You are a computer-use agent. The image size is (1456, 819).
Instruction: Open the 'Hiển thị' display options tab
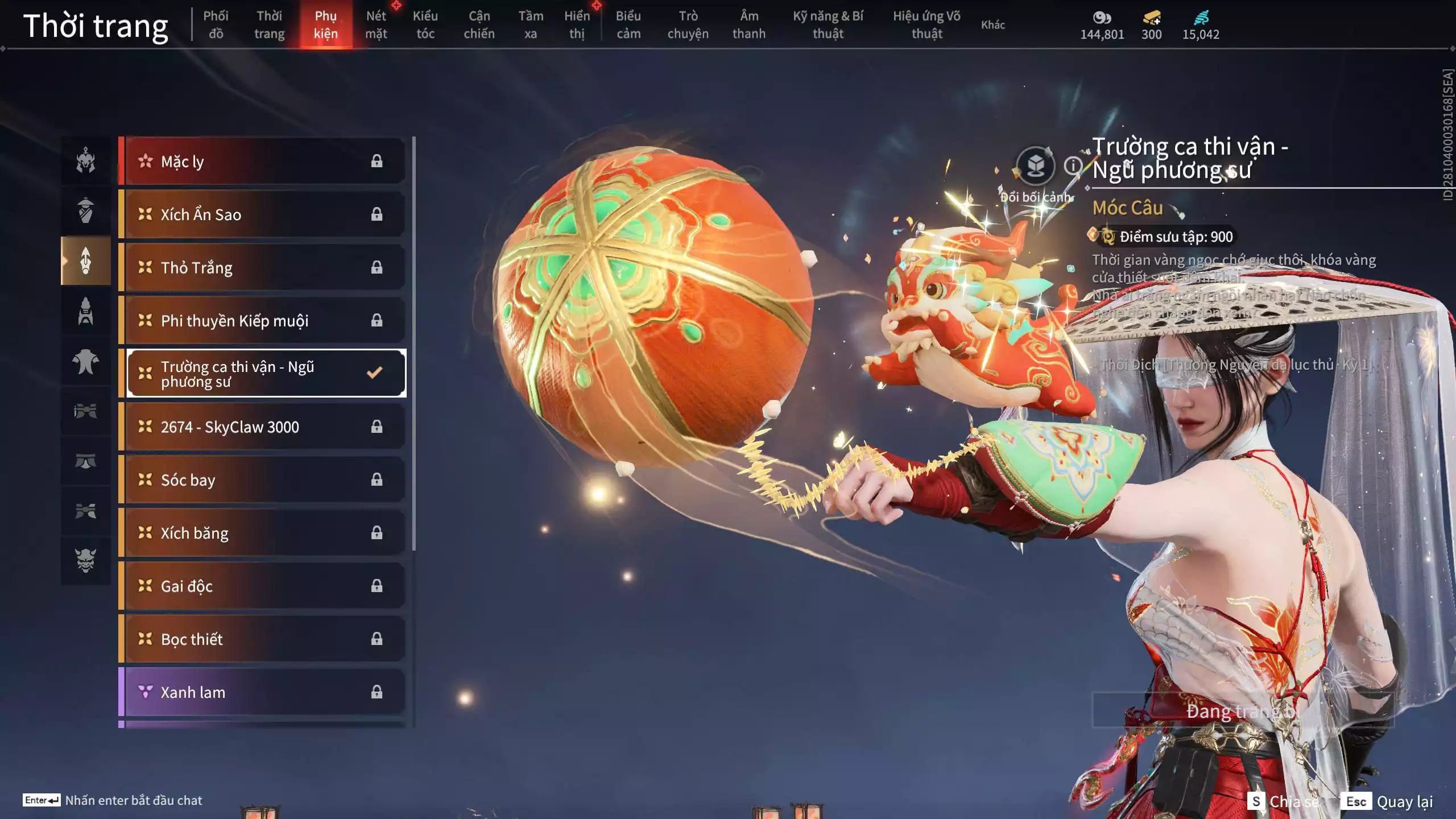pos(576,24)
